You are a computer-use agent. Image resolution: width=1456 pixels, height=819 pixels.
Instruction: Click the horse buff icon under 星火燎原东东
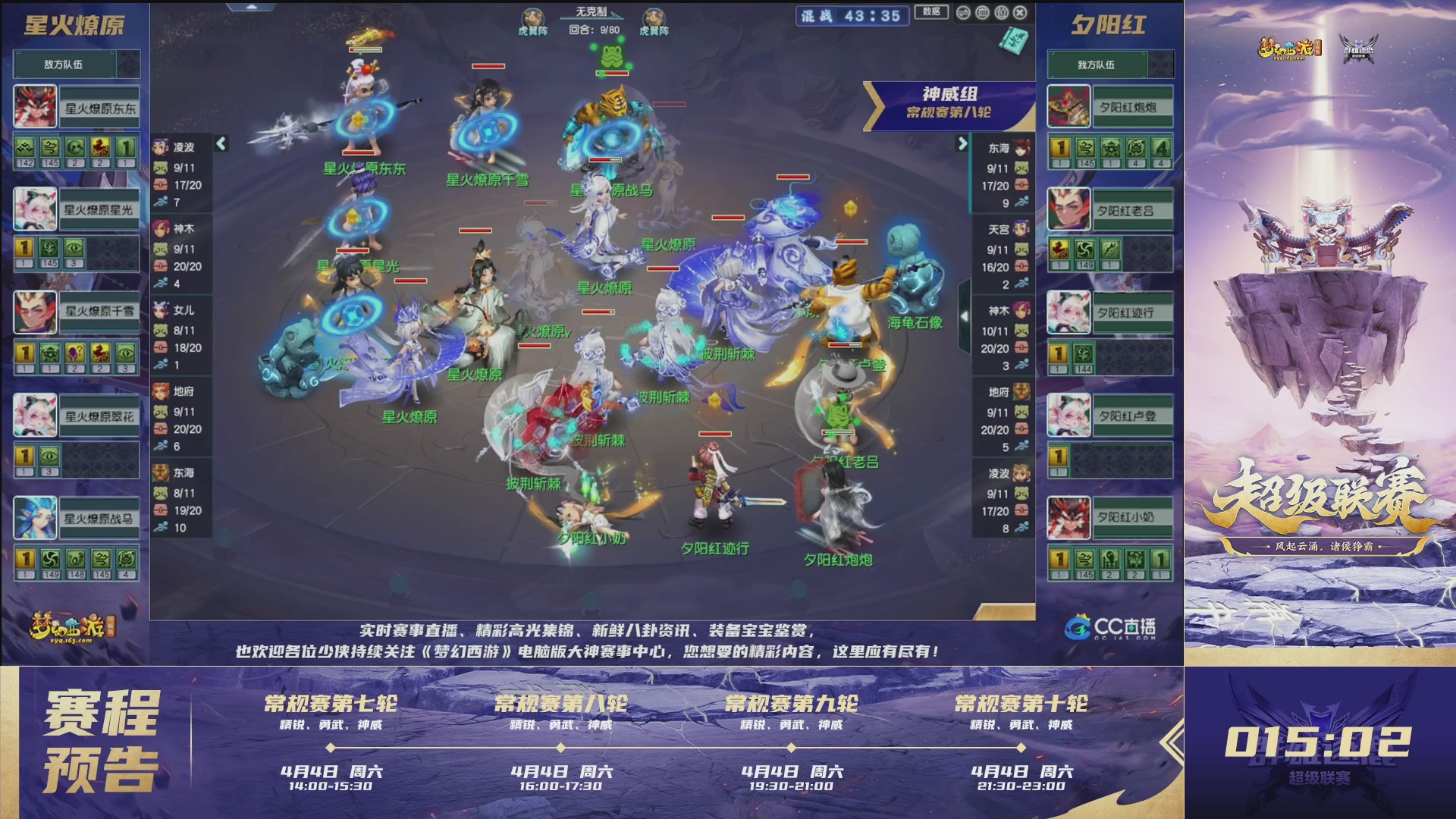pos(99,147)
